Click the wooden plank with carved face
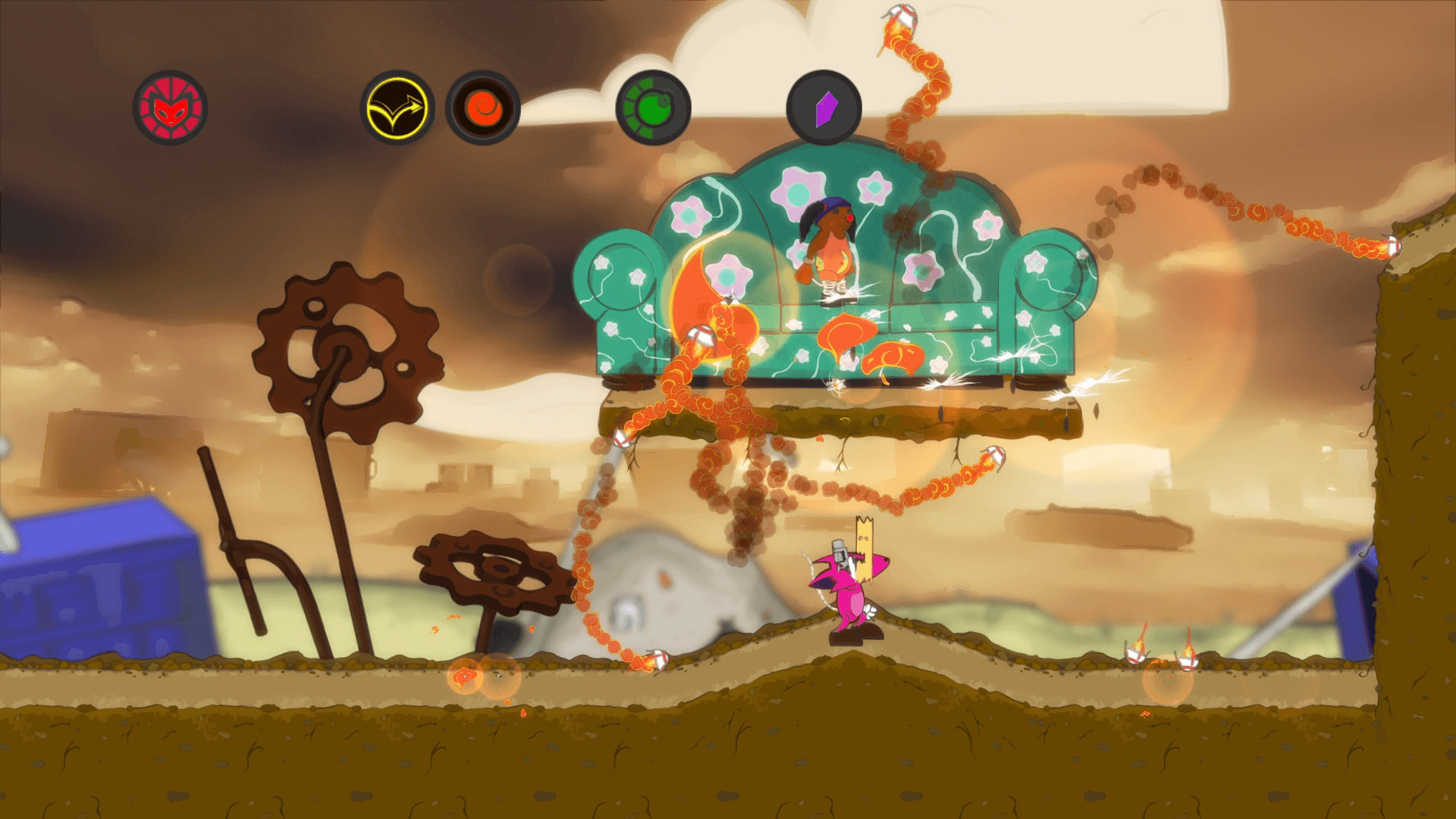This screenshot has width=1456, height=819. (864, 544)
